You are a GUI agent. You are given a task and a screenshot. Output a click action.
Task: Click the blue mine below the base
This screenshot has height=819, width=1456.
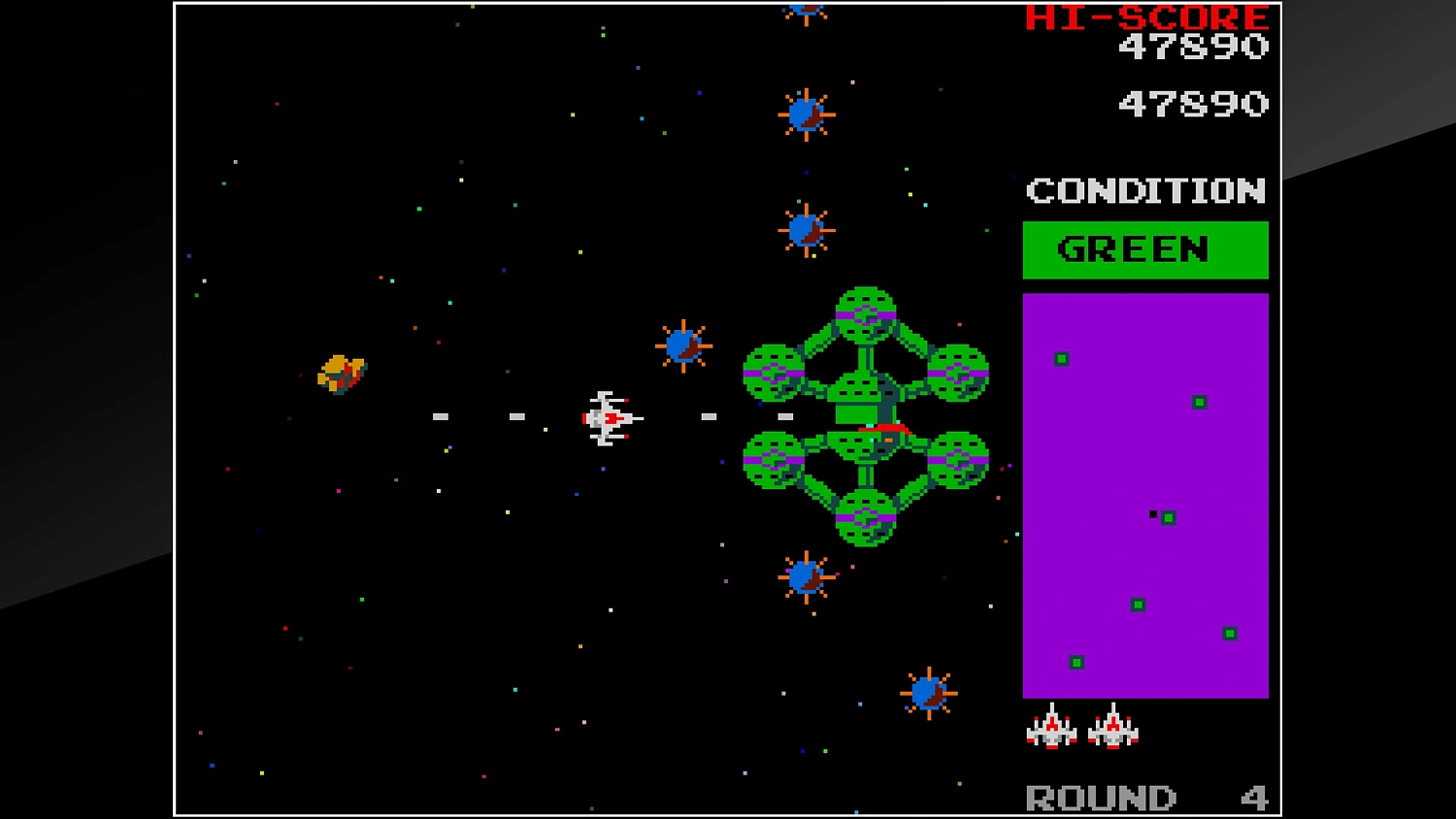[805, 576]
